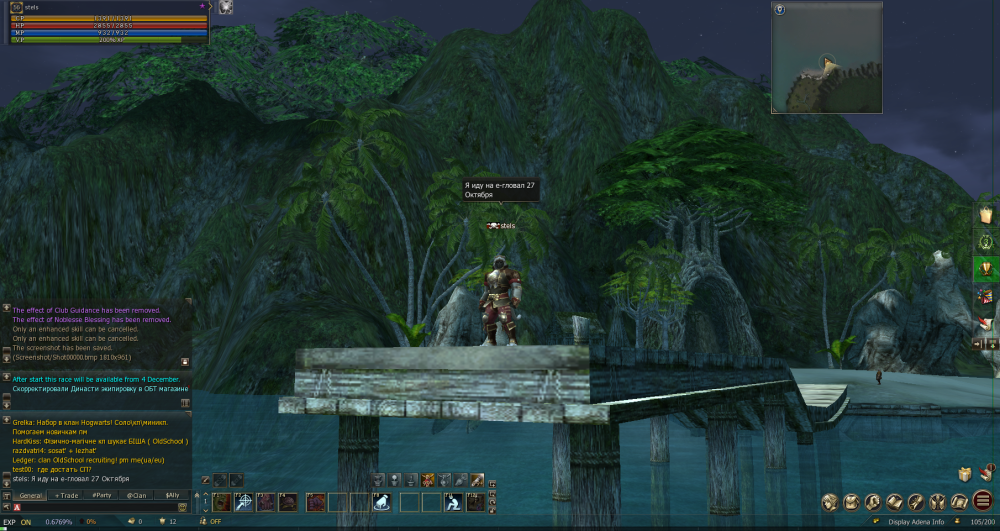The image size is (1000, 531).
Task: Select the #Party chat tab
Action: pos(101,495)
